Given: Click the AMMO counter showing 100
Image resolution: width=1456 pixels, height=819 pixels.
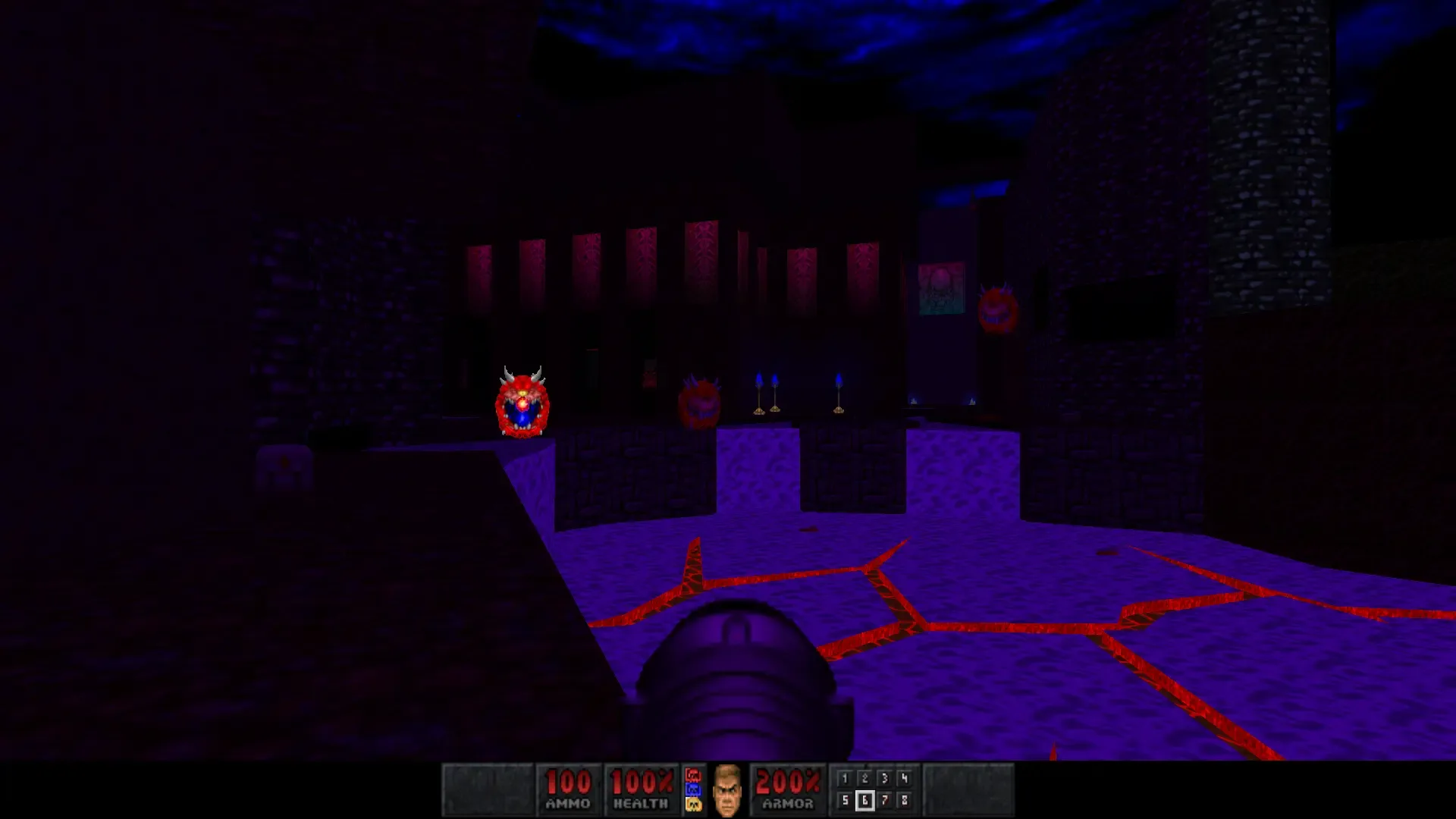Looking at the screenshot, I should pos(570,782).
